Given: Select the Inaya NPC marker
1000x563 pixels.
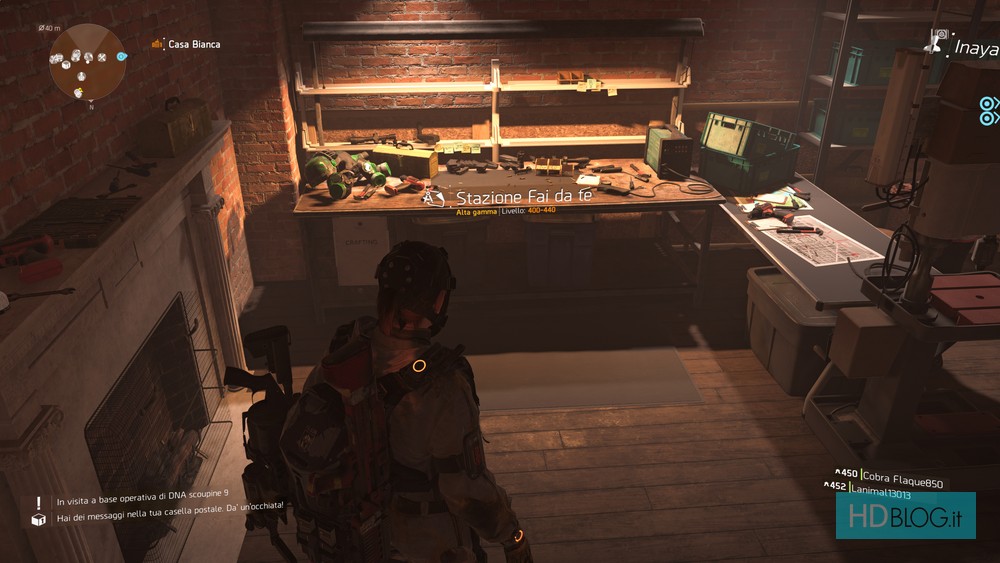Looking at the screenshot, I should (964, 46).
